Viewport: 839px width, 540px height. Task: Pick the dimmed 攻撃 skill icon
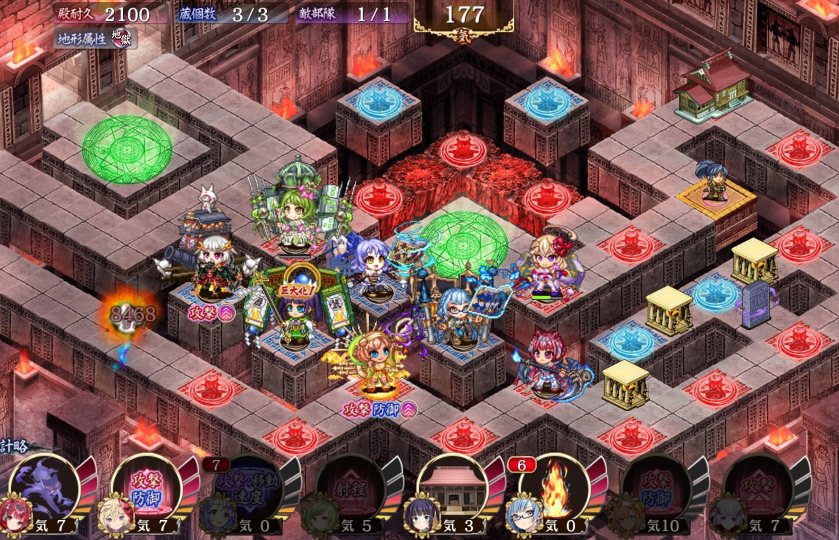pos(757,487)
